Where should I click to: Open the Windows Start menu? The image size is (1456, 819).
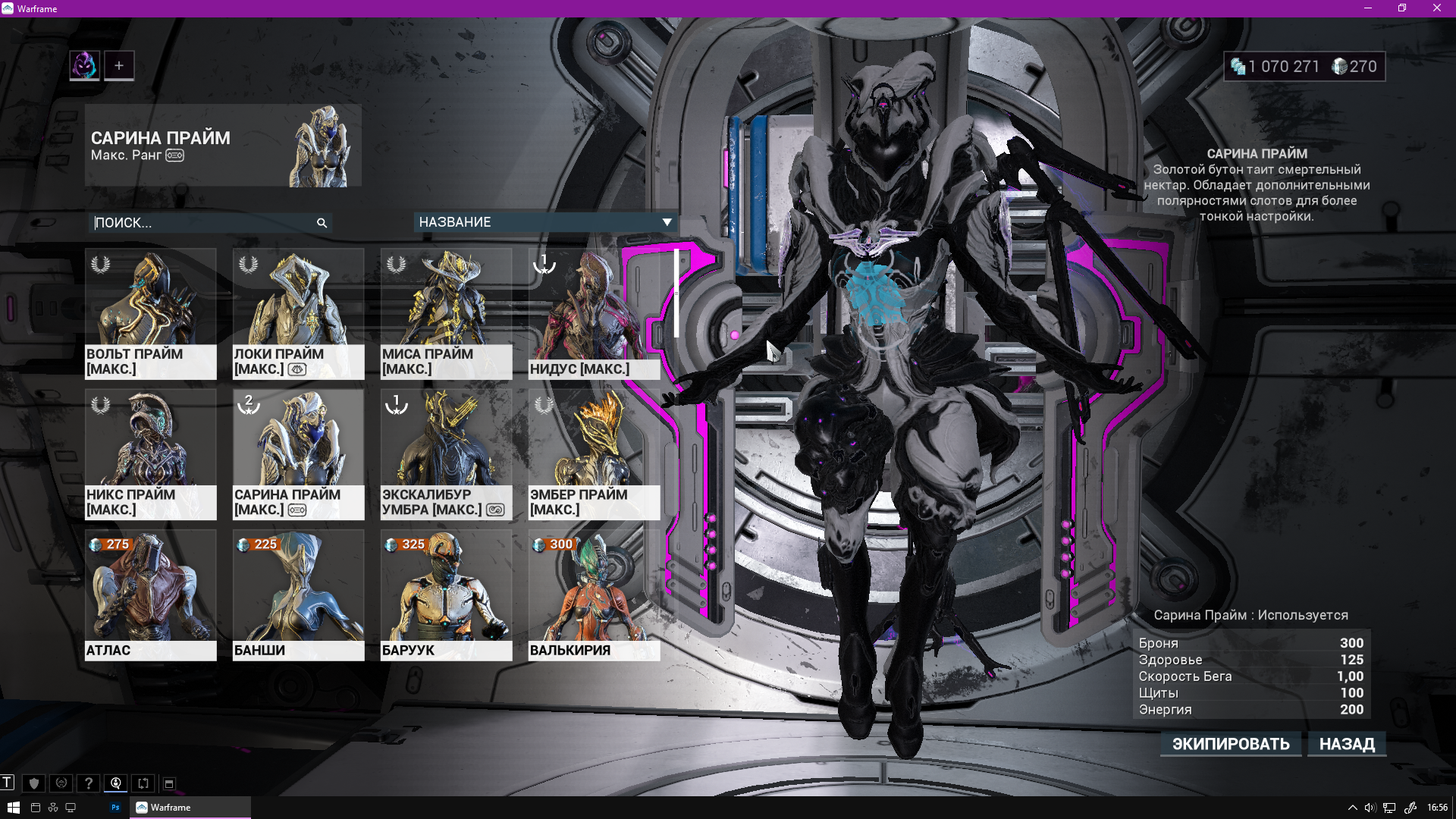coord(14,808)
